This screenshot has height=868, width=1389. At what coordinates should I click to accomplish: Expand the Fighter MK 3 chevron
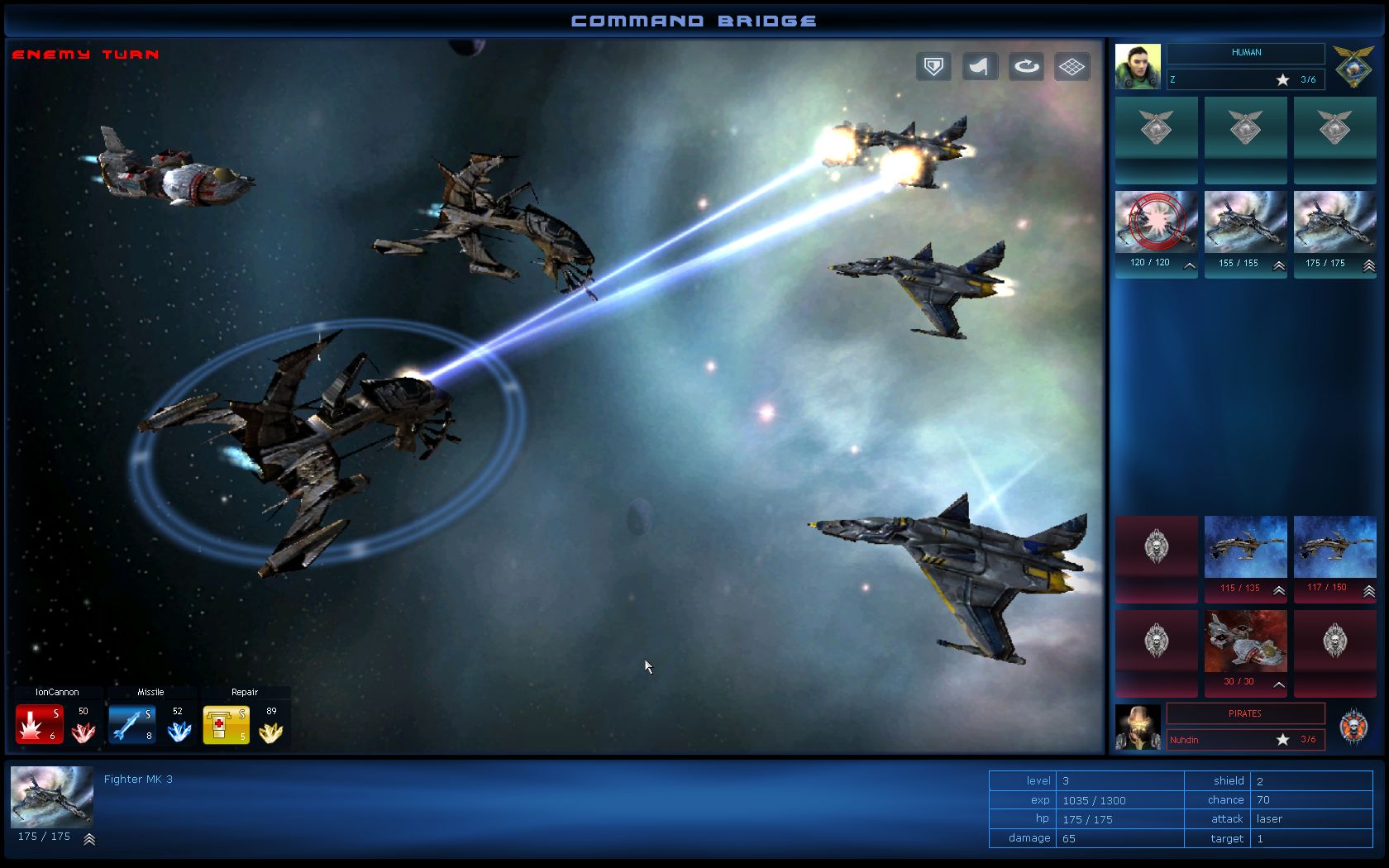[89, 838]
